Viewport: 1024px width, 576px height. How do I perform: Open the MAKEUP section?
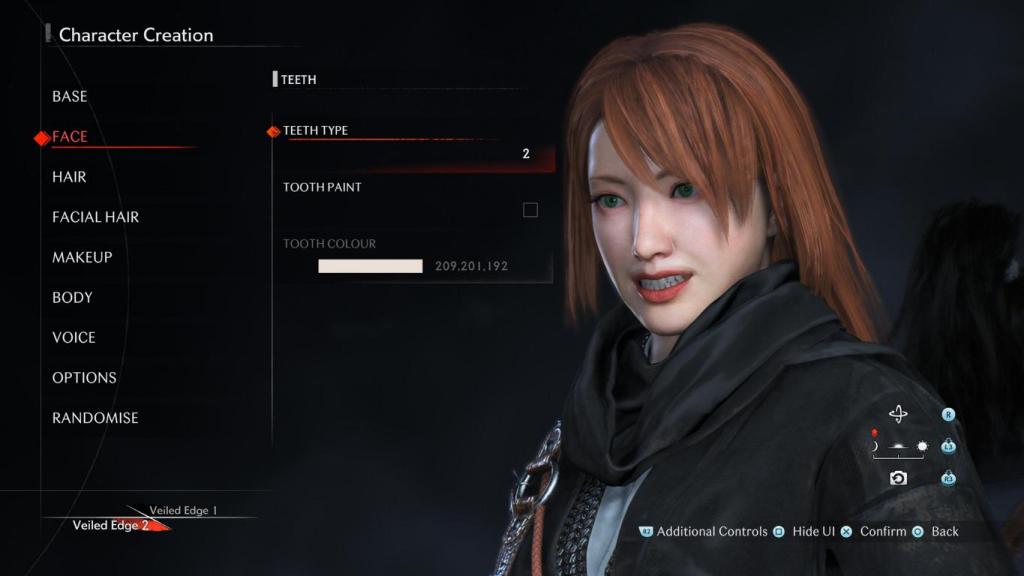tap(82, 257)
